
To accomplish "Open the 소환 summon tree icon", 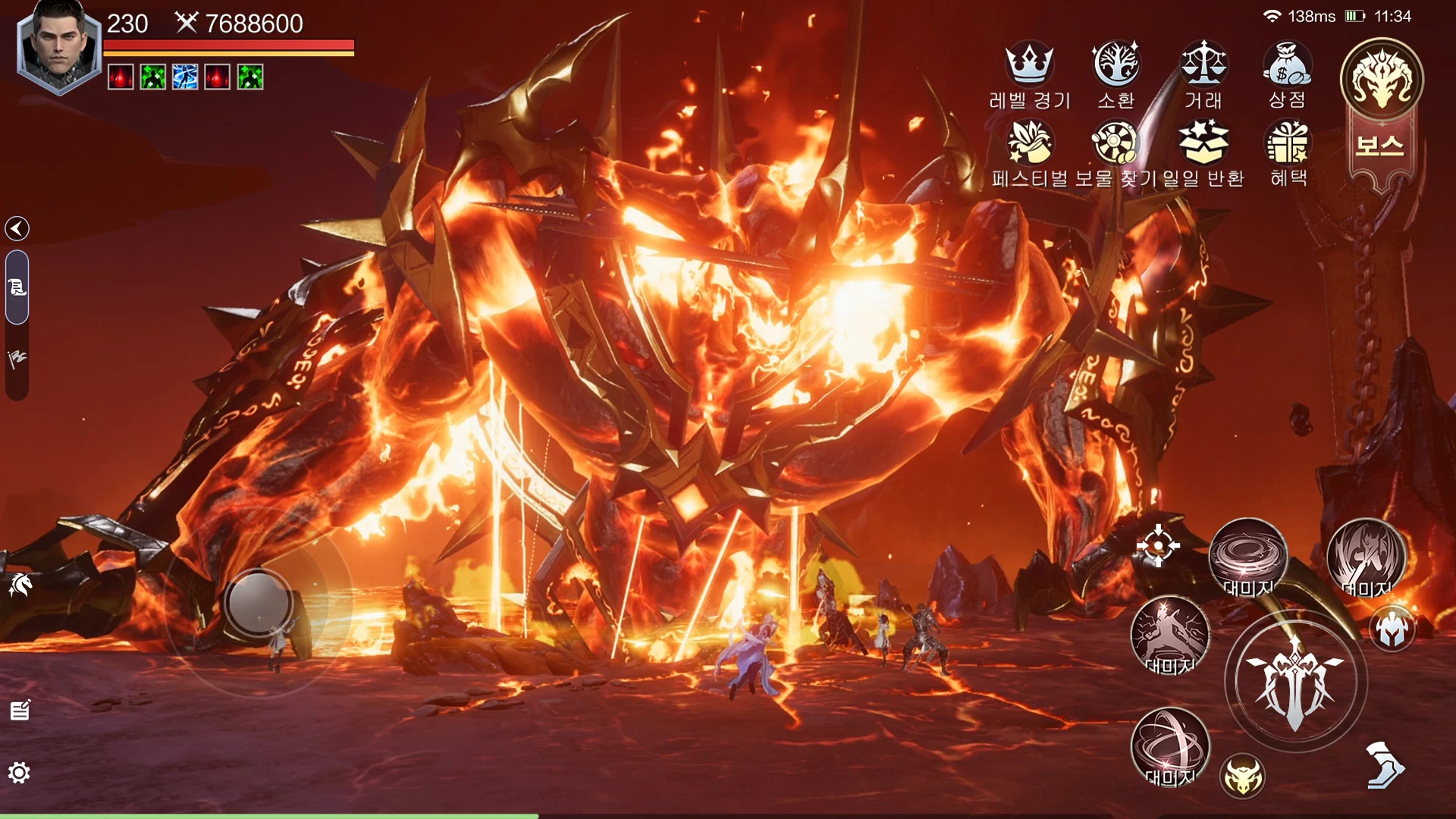I will [x=1116, y=64].
